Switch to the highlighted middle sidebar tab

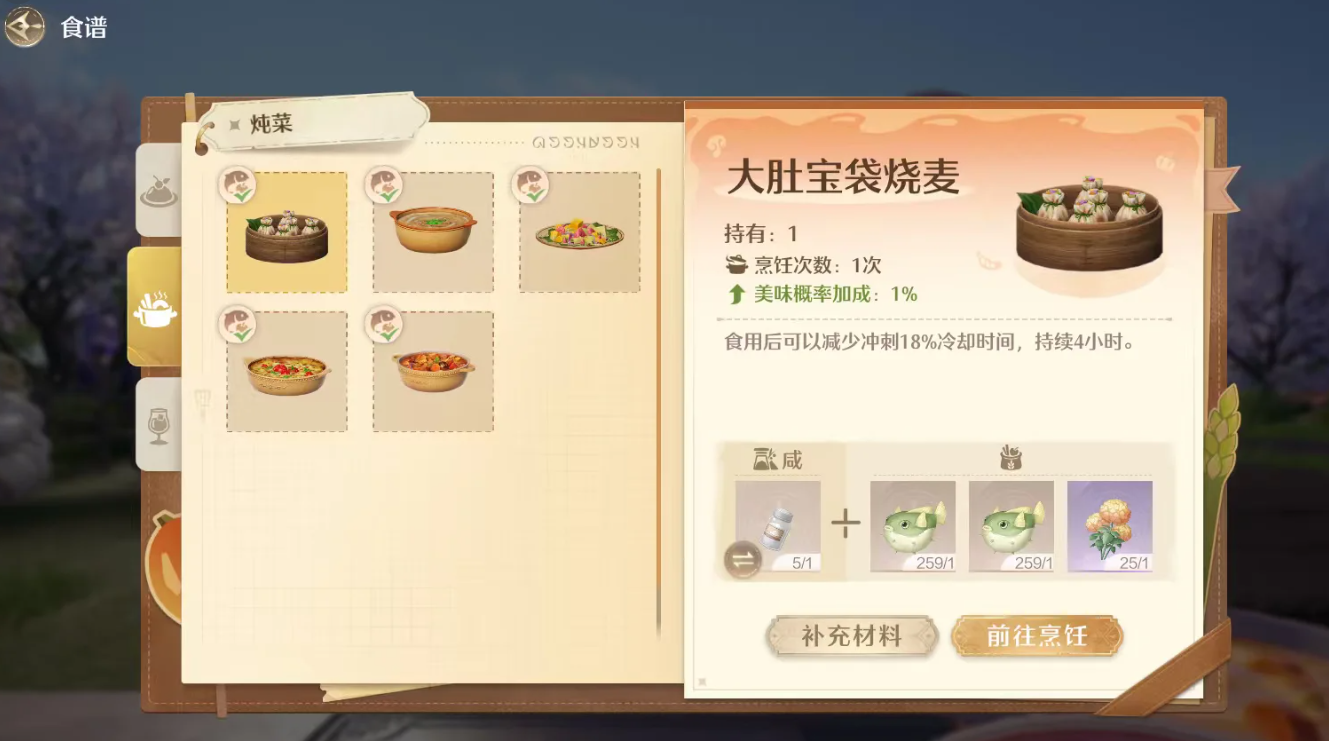click(158, 308)
